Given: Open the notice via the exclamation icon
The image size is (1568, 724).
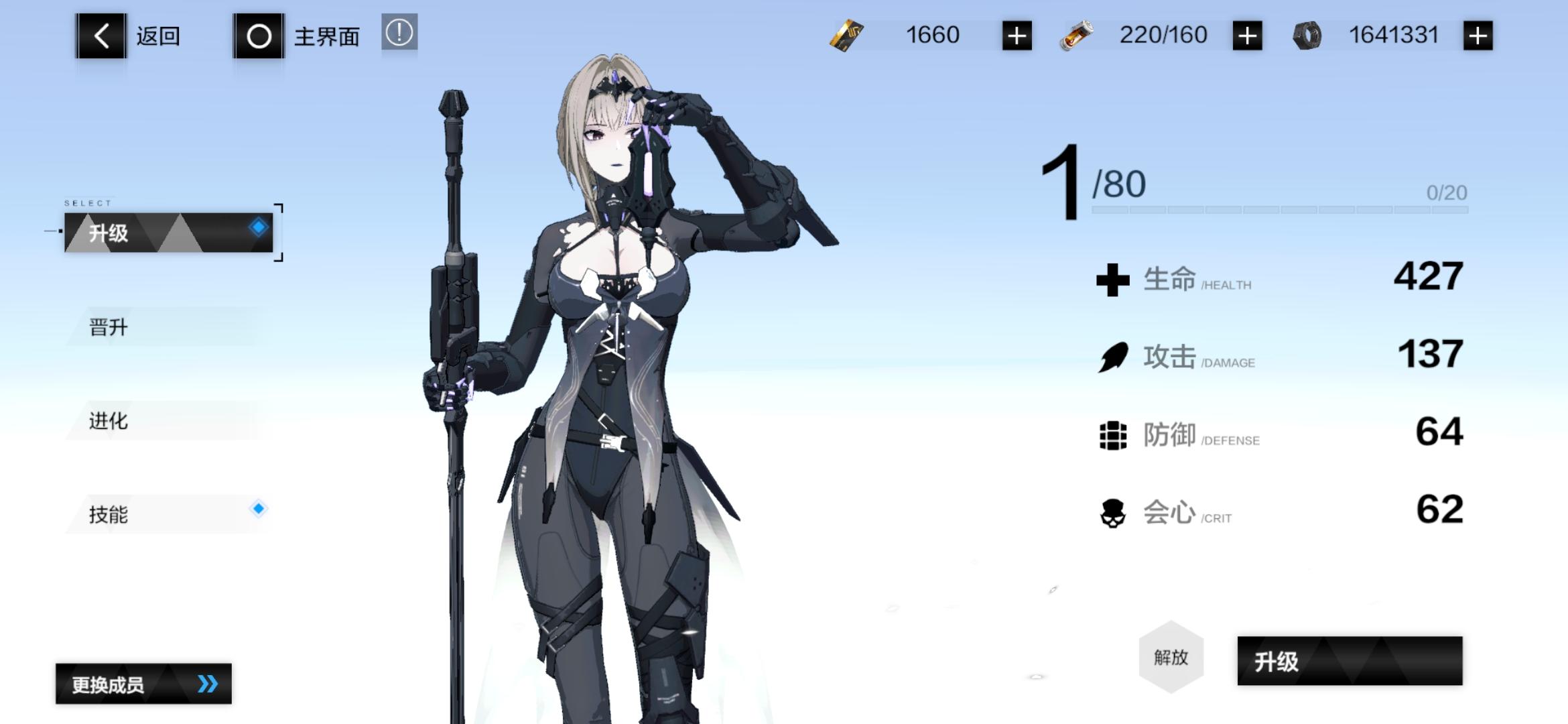Looking at the screenshot, I should [x=398, y=36].
